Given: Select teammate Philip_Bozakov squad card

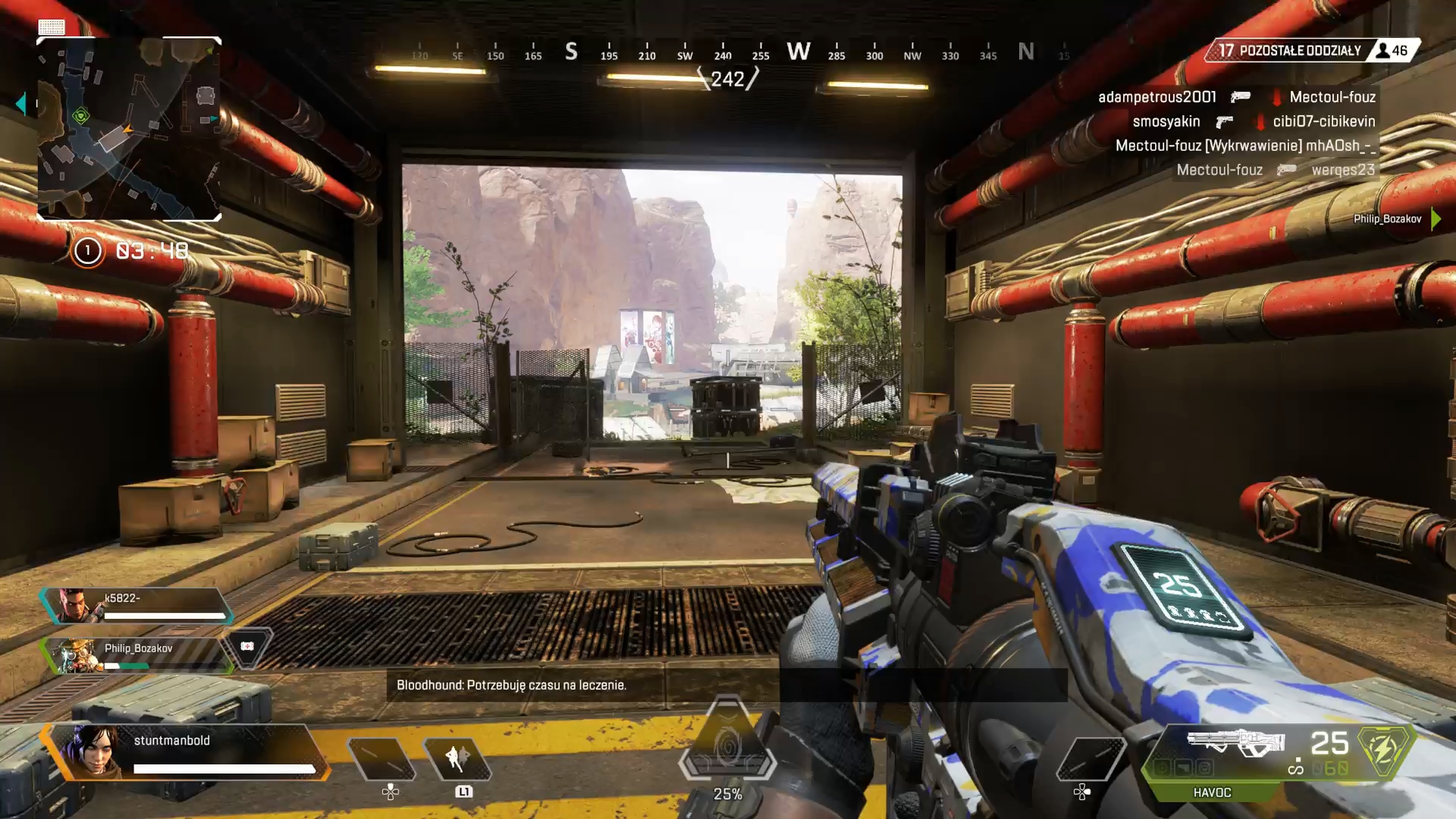Looking at the screenshot, I should coord(136,655).
